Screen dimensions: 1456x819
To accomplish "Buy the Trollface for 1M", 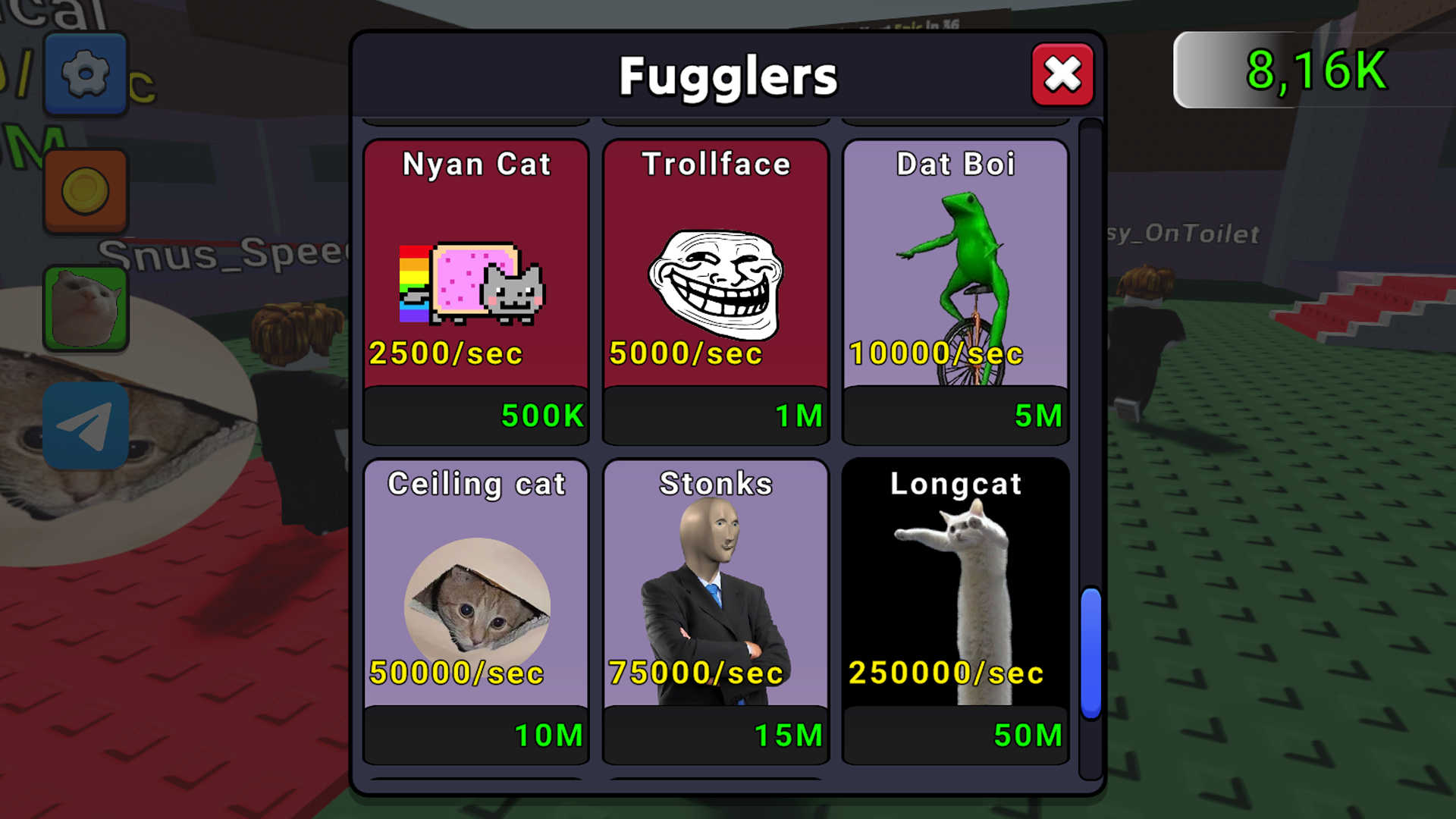I will [x=715, y=415].
